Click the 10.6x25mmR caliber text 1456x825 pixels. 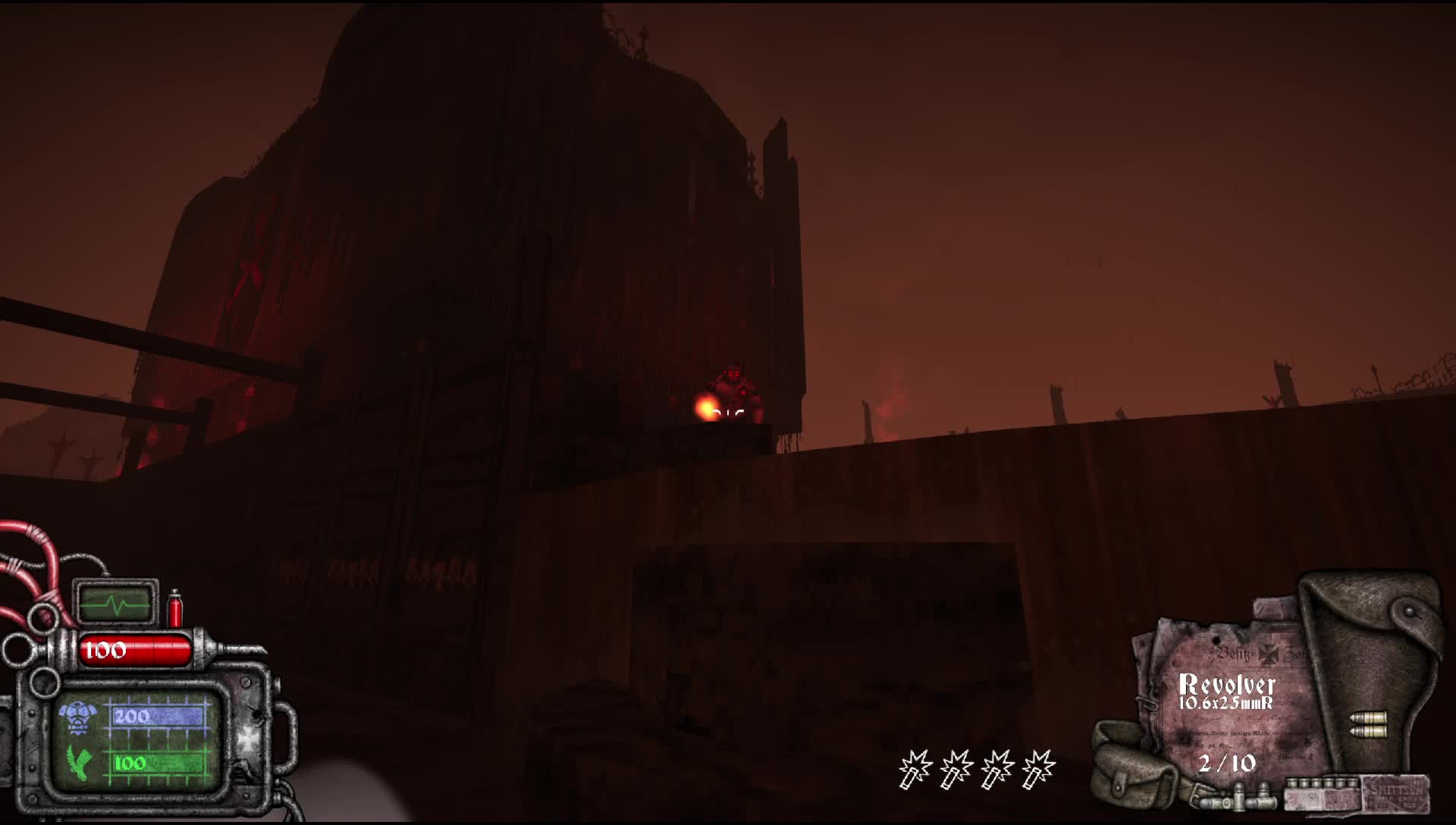1225,702
